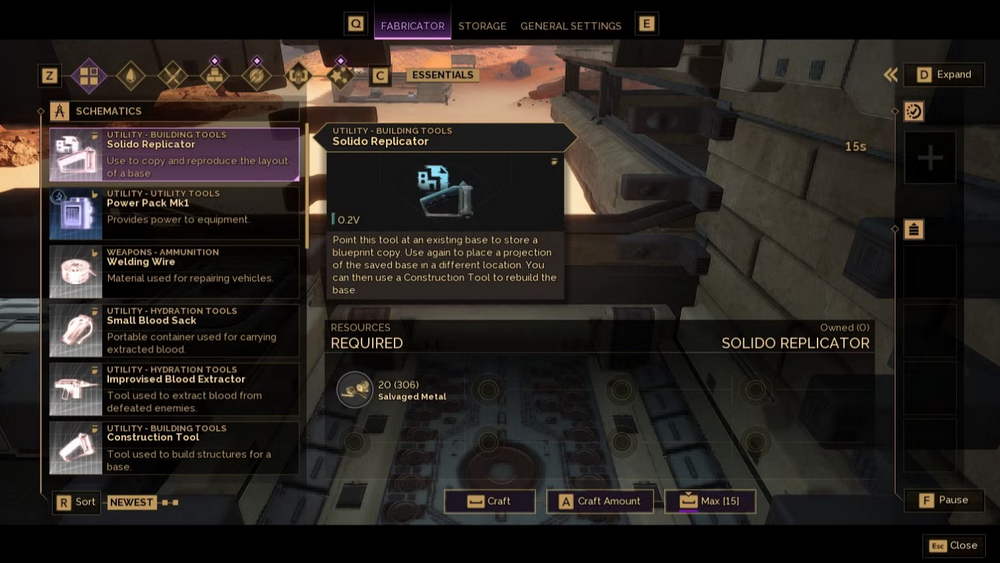Close the fabricator menu
The image size is (1000, 563).
(x=954, y=546)
